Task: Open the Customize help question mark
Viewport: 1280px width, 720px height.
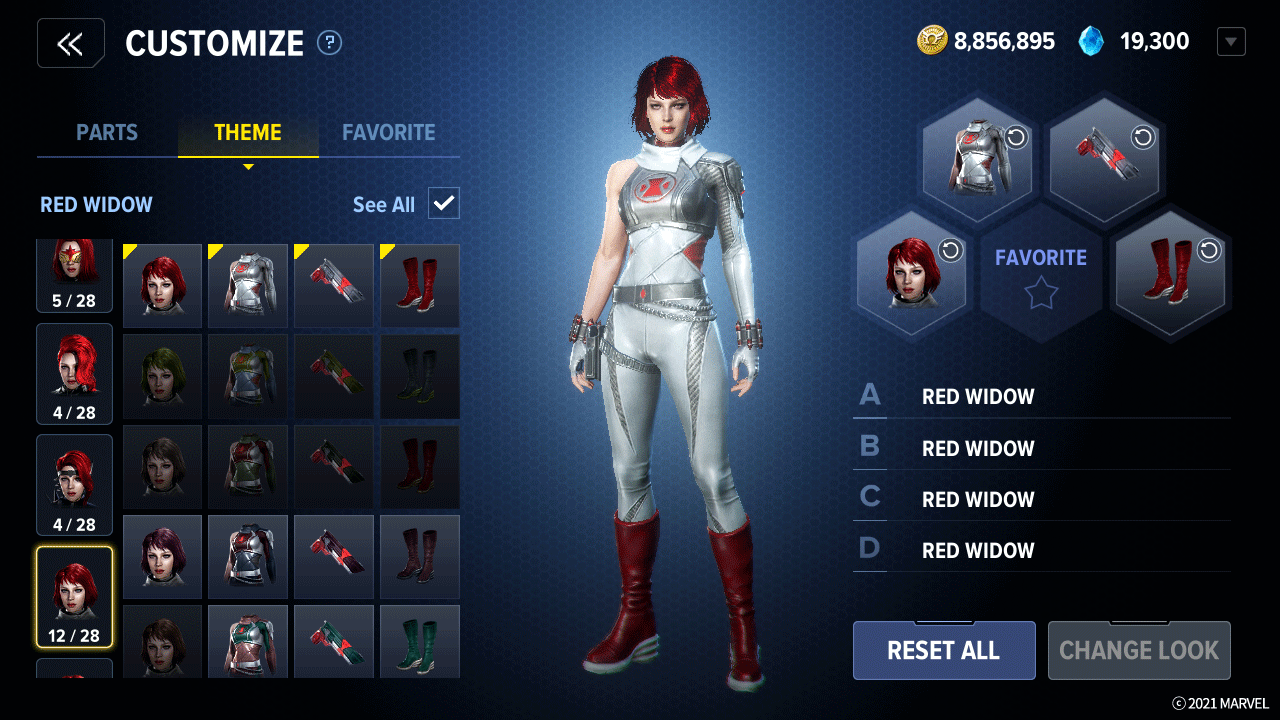Action: pos(329,43)
